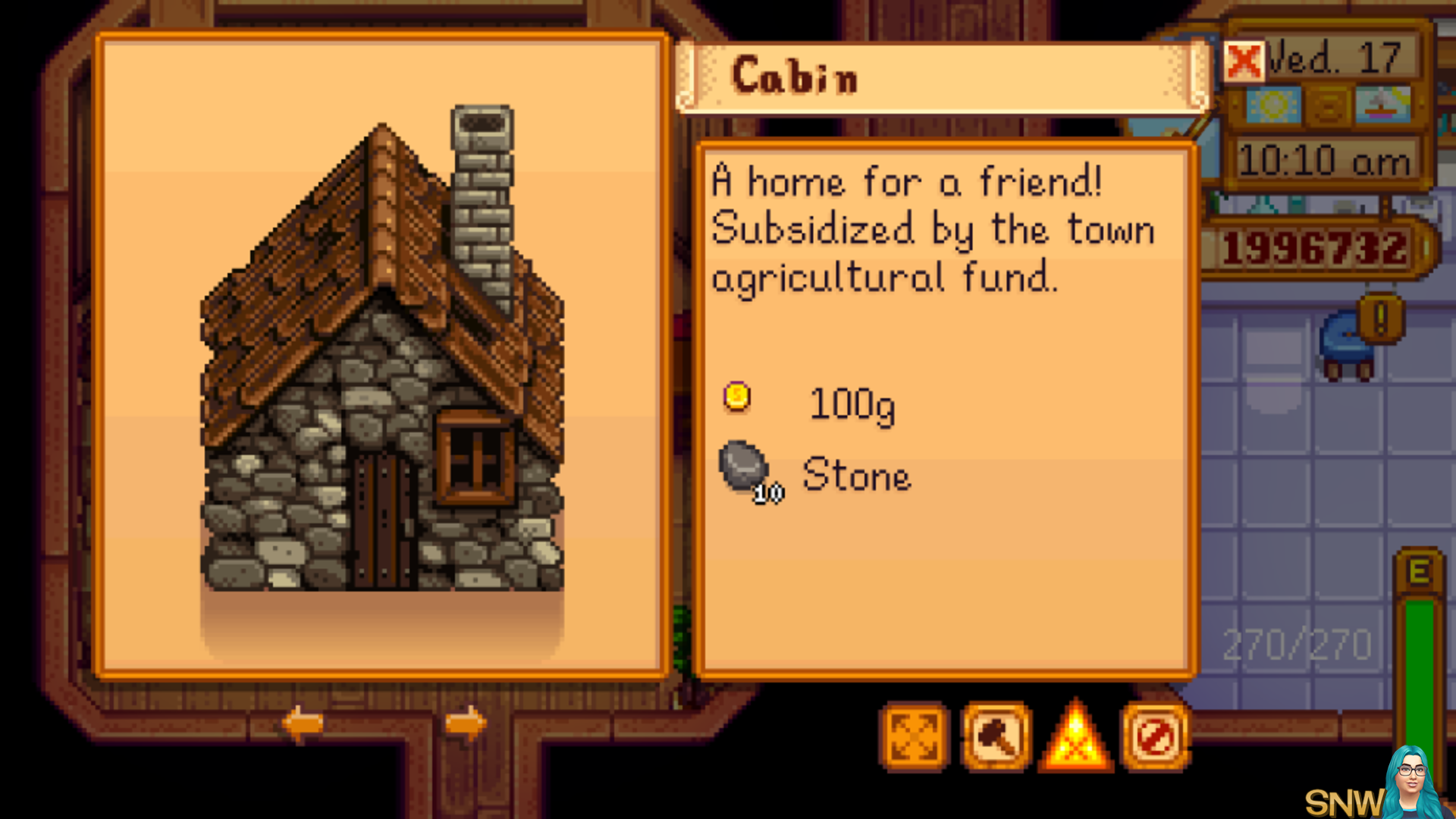Open the move buildings mode
Viewport: 1456px width, 819px height.
914,736
